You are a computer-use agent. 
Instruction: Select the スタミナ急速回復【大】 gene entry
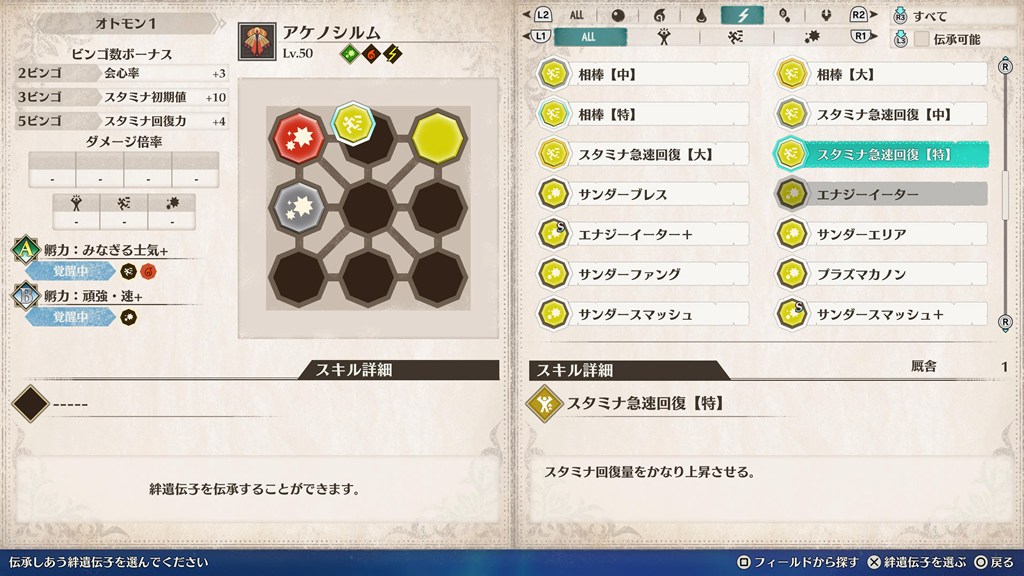642,154
